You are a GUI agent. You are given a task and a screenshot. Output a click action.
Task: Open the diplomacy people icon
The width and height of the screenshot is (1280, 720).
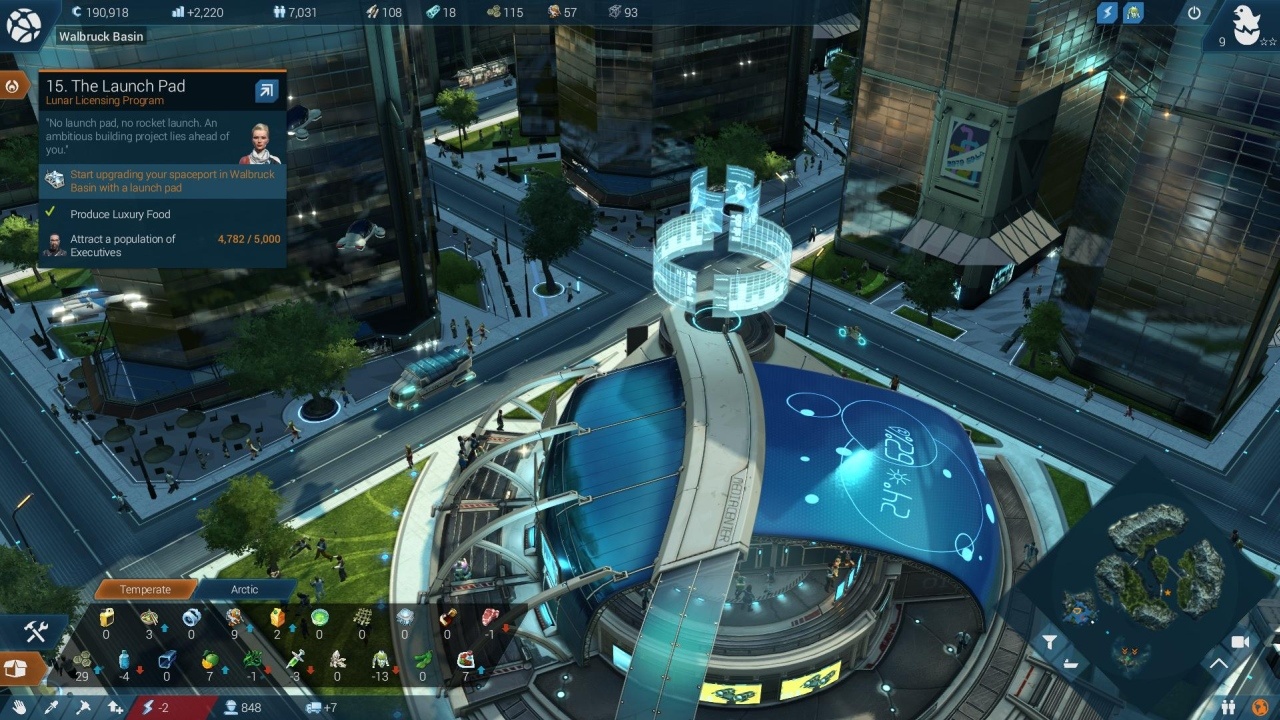click(x=1228, y=708)
